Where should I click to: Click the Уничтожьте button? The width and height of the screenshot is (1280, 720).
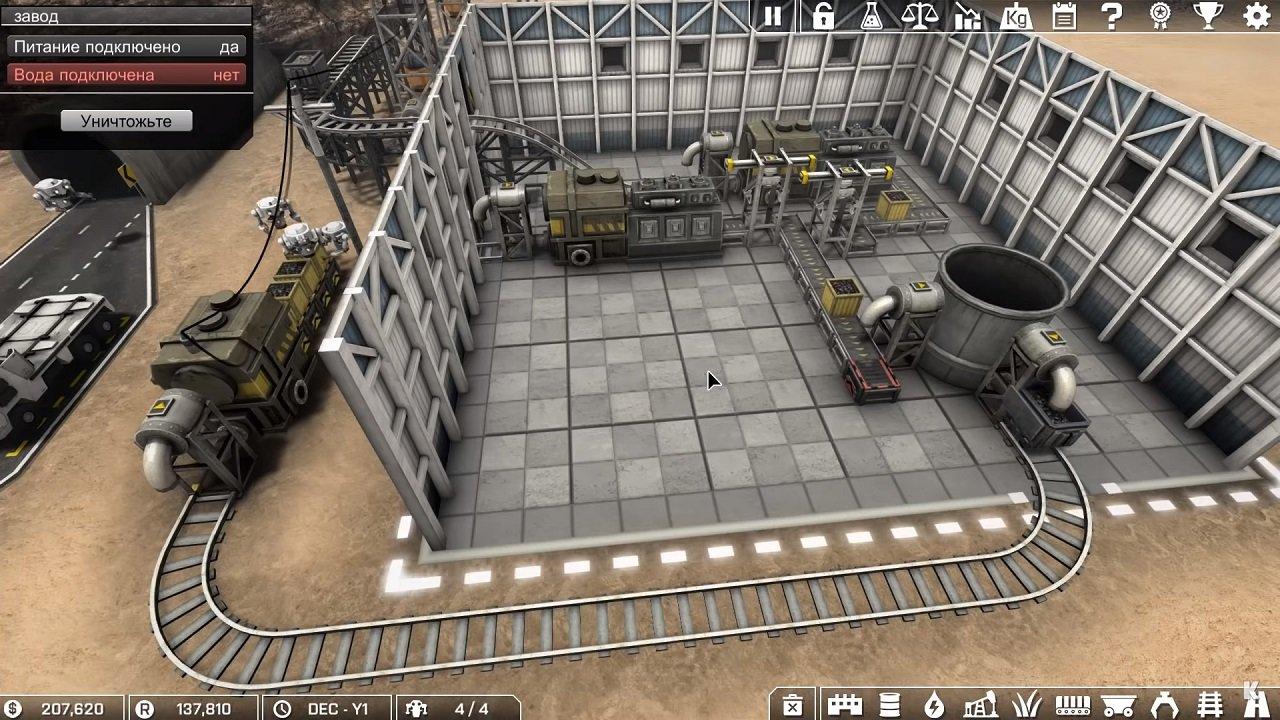click(x=126, y=121)
